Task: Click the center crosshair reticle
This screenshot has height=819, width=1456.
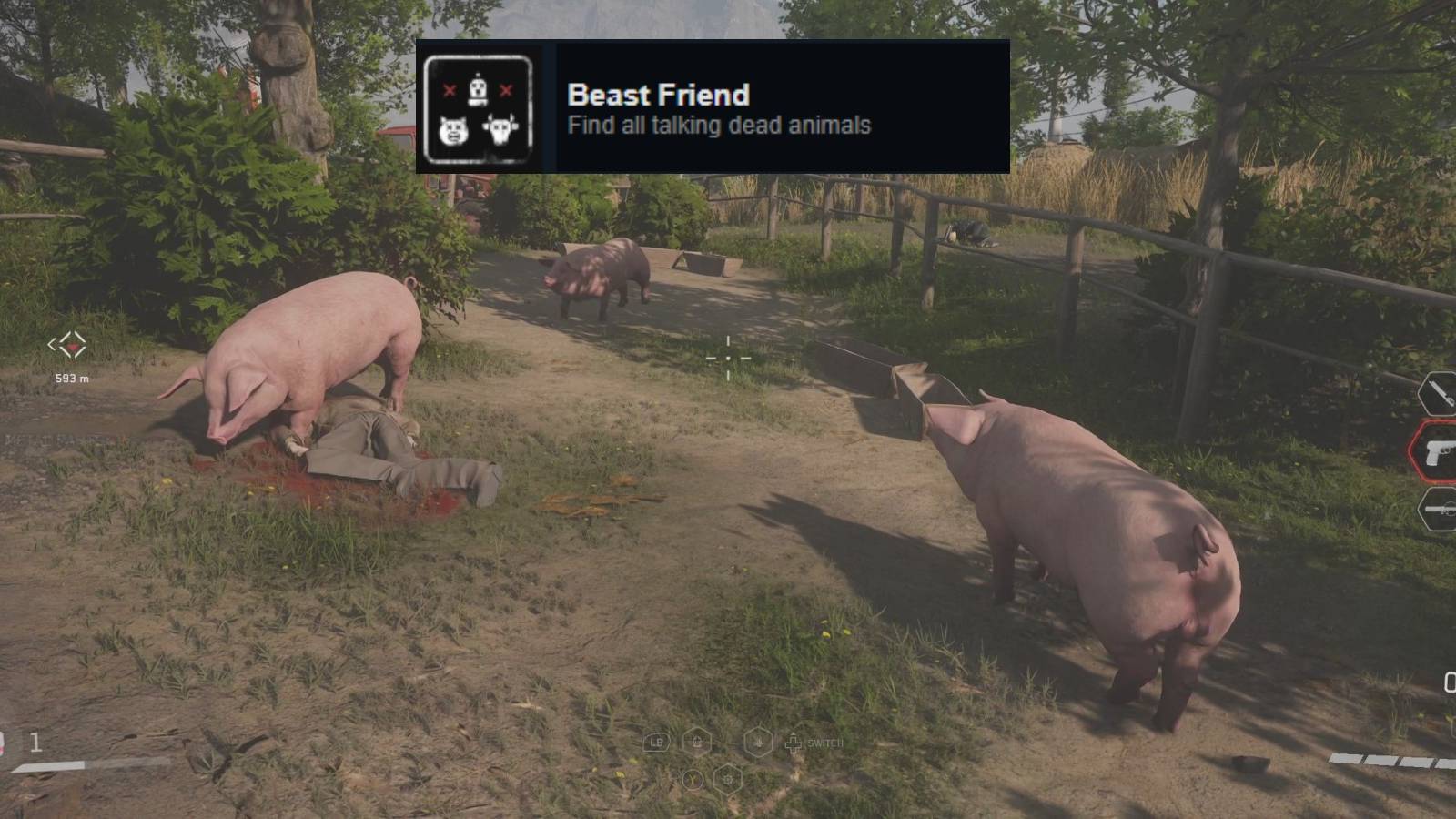Action: click(727, 359)
